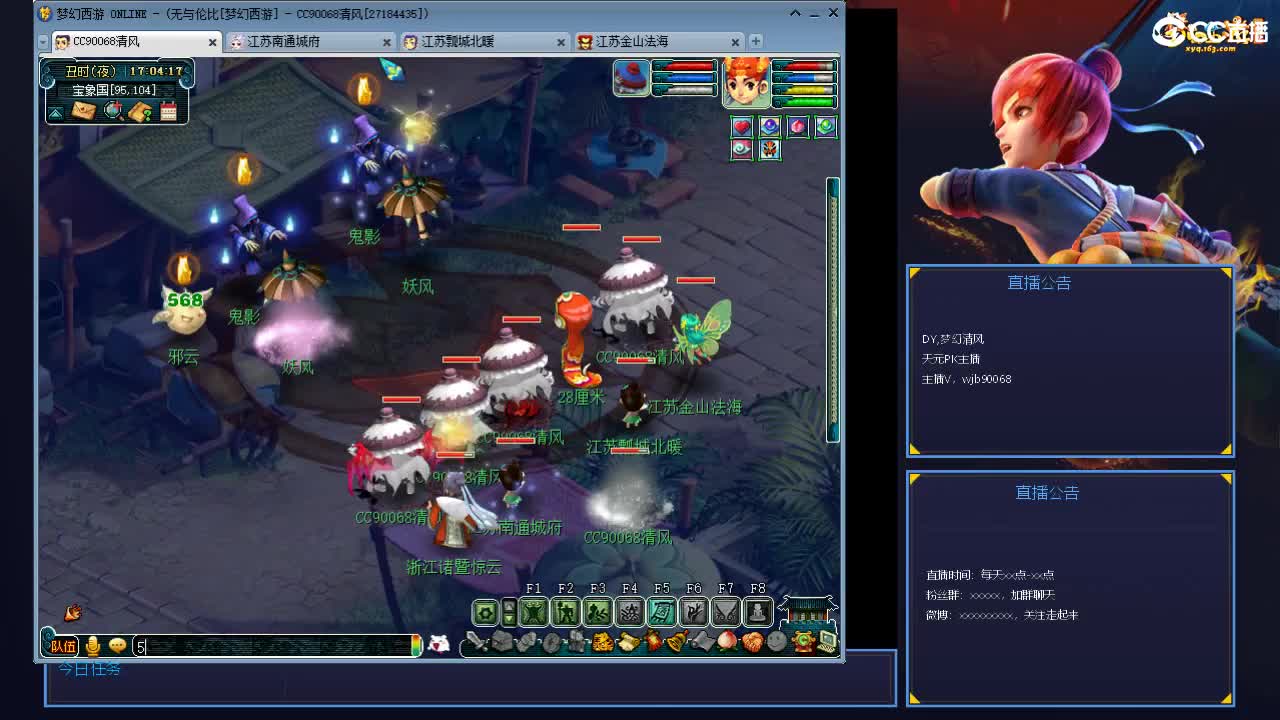Toggle the speech bubble emote panel
Viewport: 1280px width, 720px height.
[x=117, y=644]
